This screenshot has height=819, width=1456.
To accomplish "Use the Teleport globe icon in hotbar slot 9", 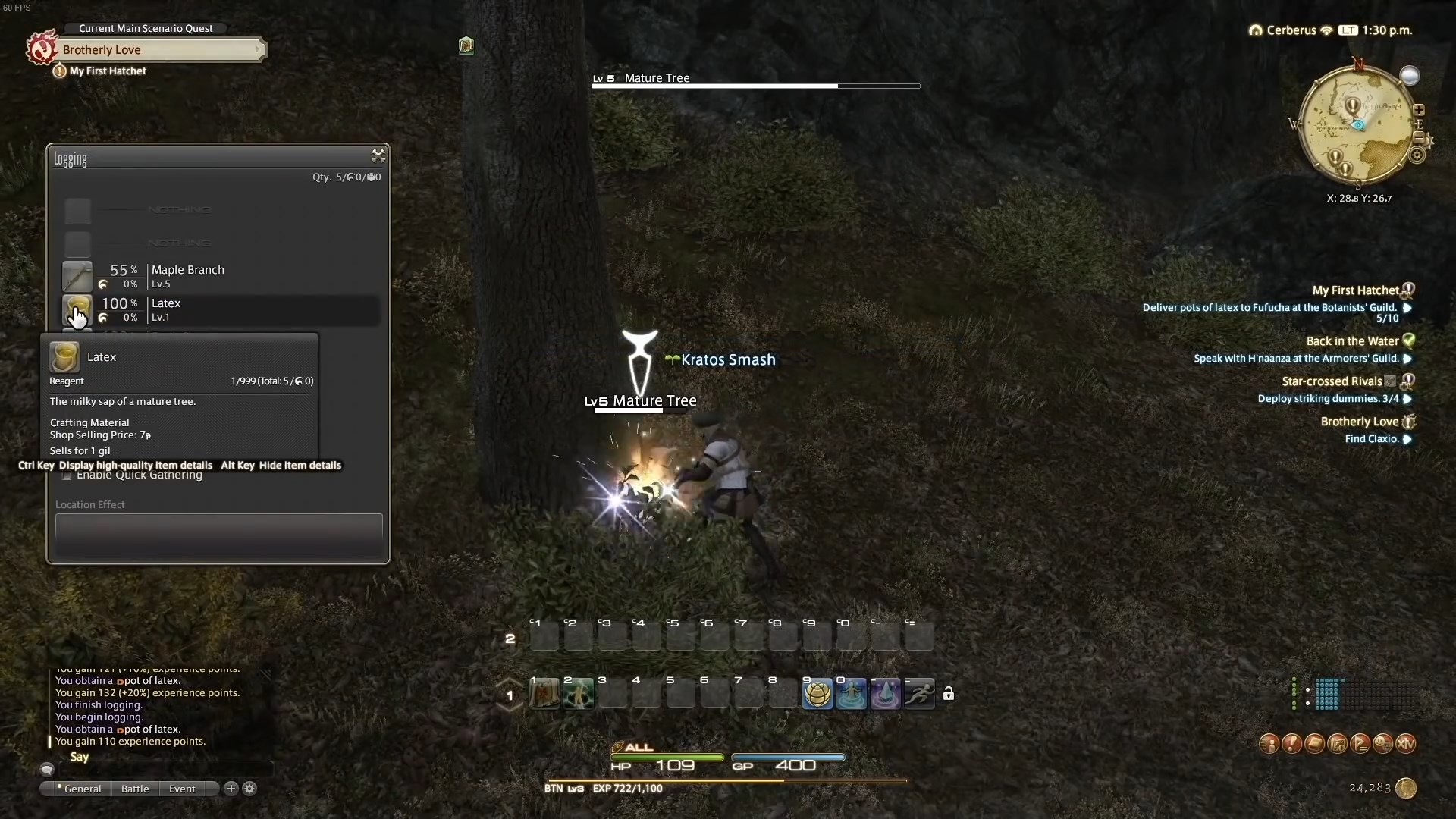I will (817, 693).
